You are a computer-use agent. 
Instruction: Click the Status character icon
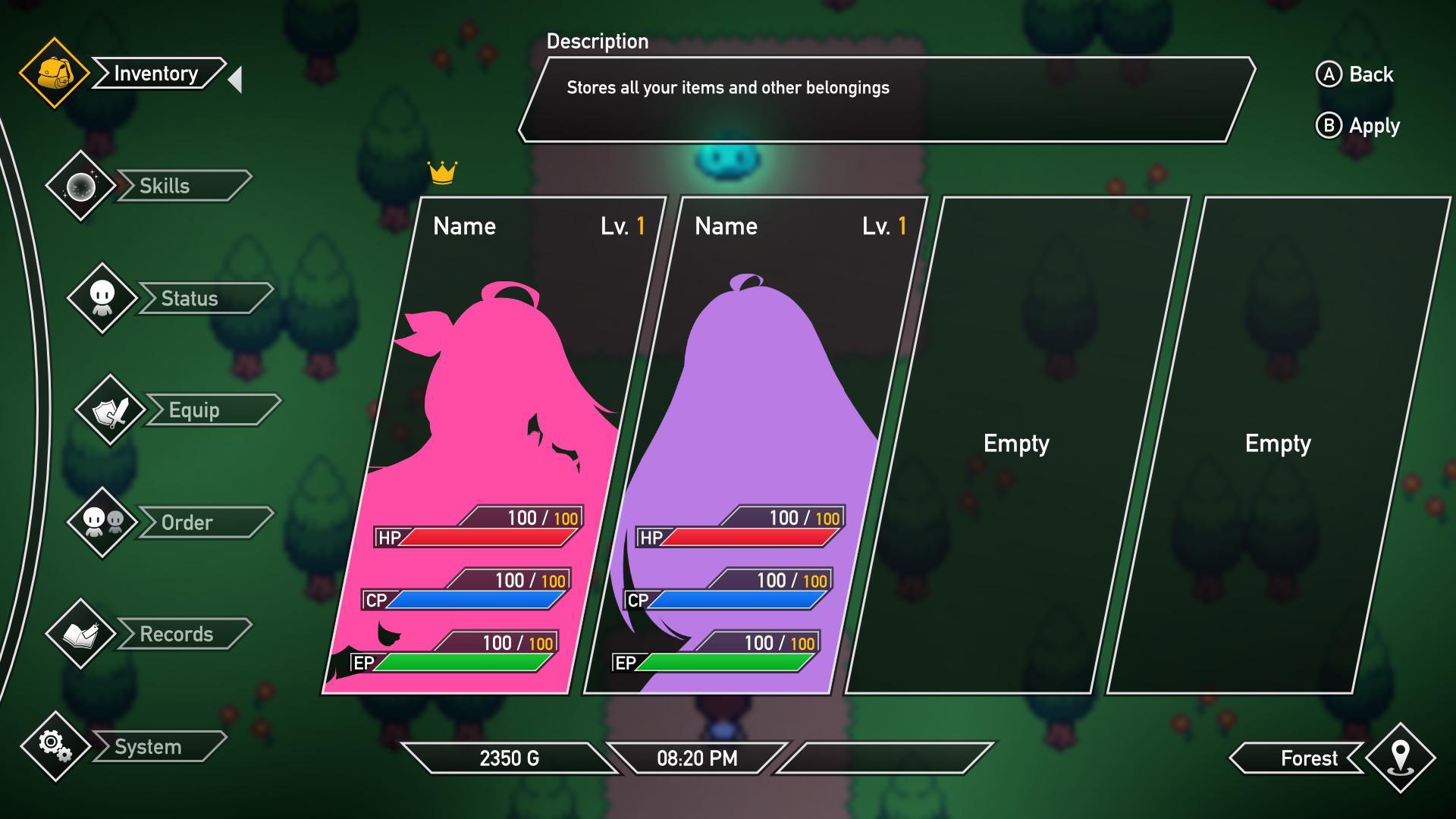[104, 297]
